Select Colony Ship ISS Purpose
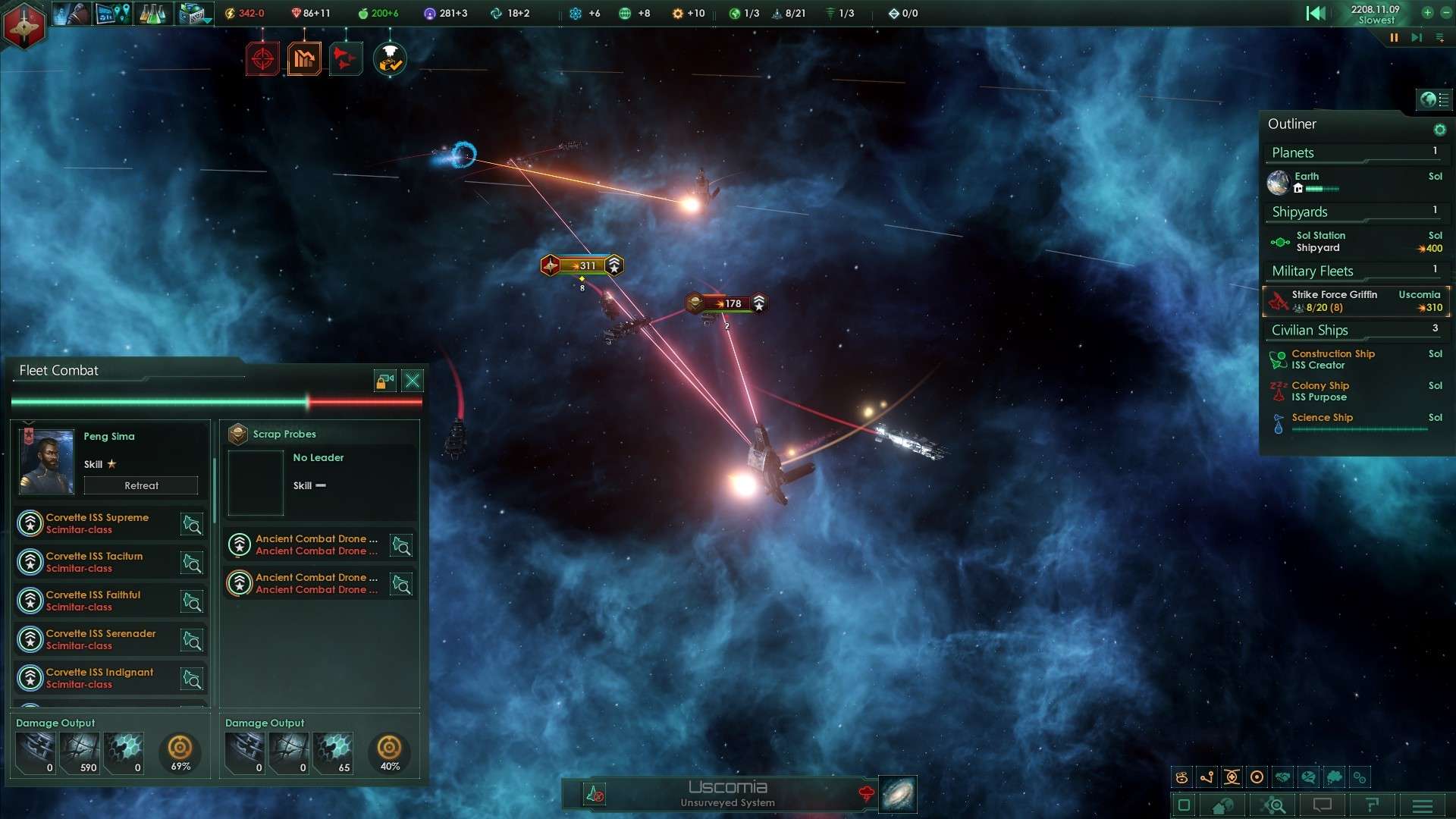 click(x=1319, y=391)
